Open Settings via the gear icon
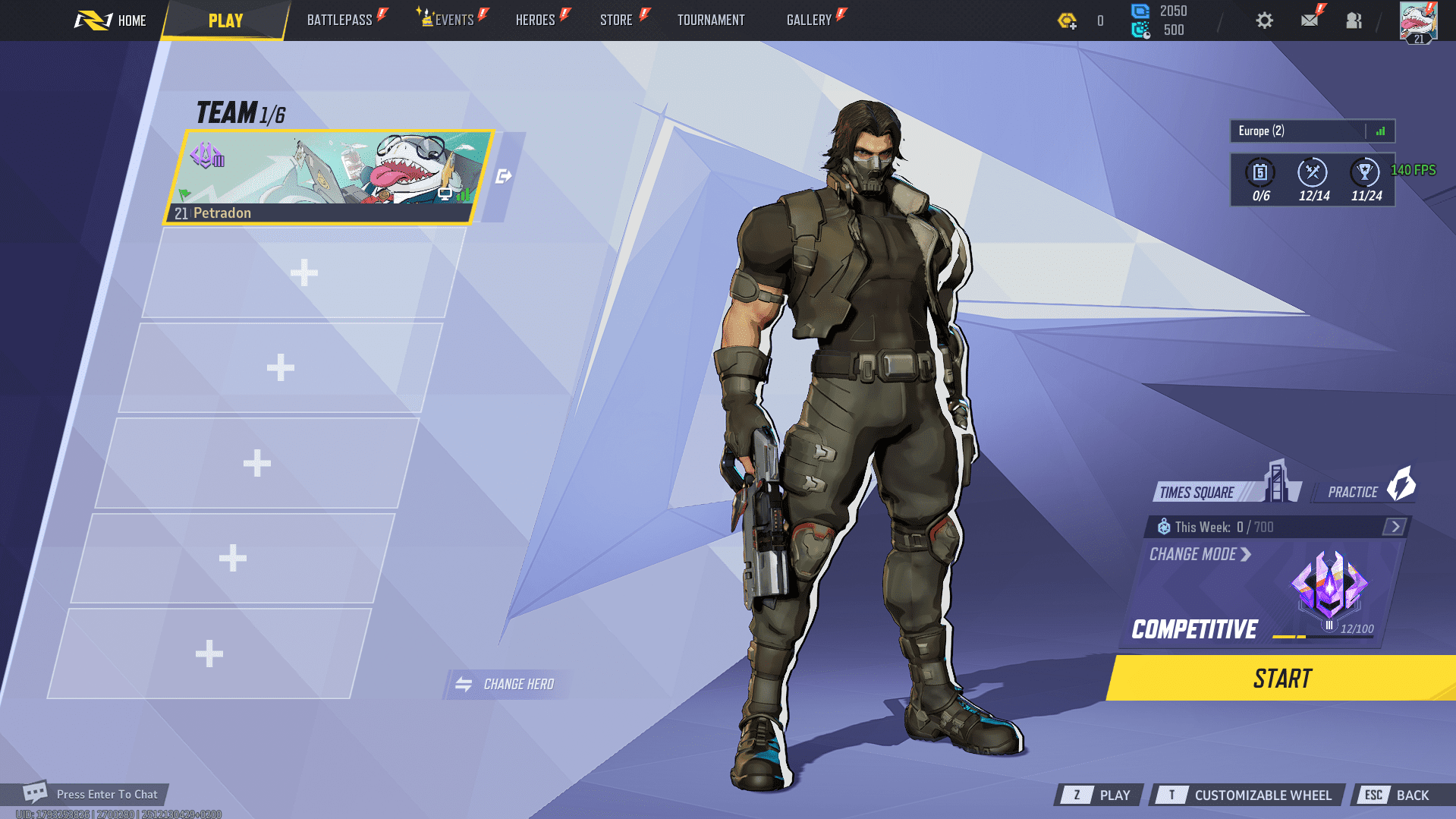 point(1264,20)
